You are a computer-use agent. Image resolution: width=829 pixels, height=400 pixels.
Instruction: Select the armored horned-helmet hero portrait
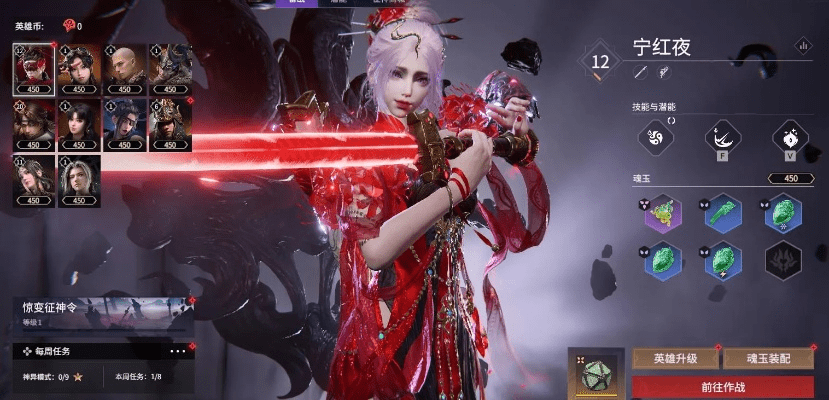171,66
